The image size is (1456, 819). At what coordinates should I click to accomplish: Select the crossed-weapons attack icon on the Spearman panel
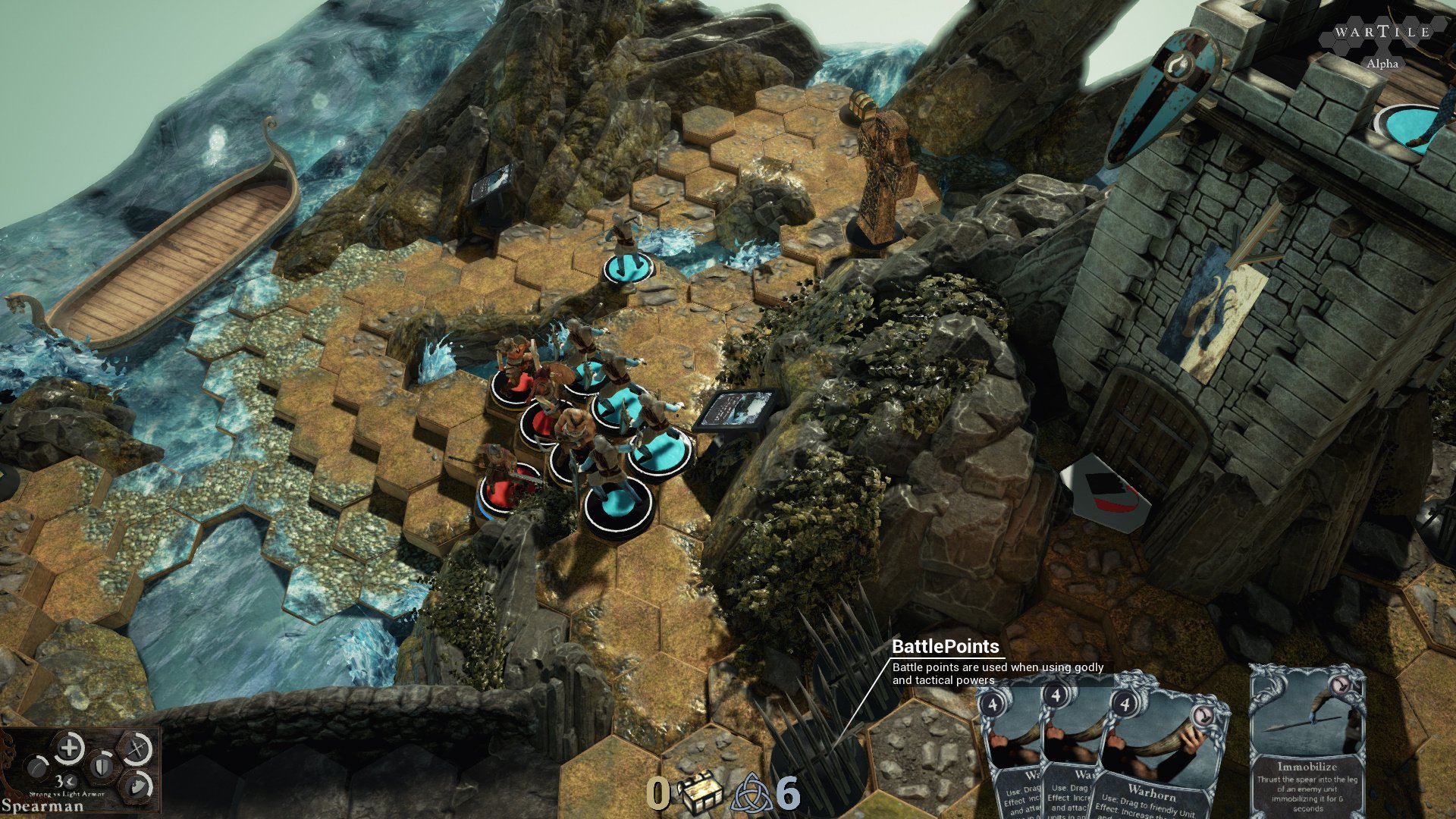136,749
